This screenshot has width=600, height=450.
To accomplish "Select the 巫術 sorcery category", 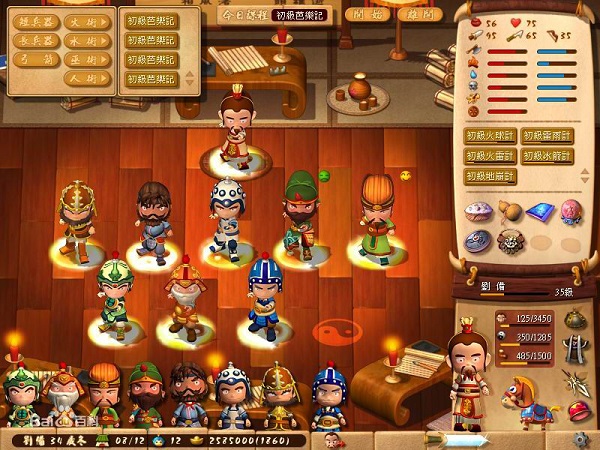I will (87, 60).
